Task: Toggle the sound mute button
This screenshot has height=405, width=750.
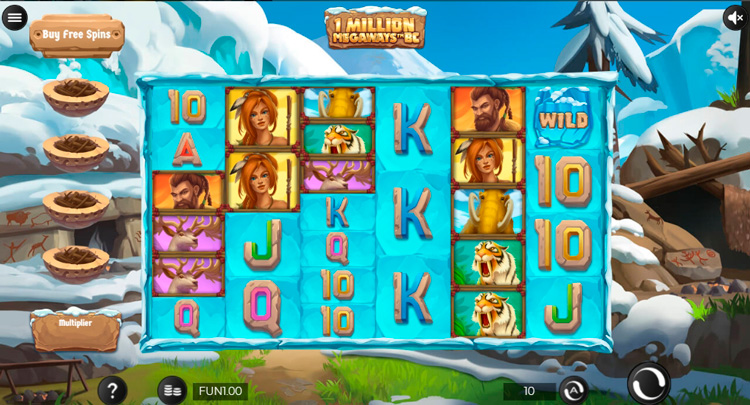Action: [736, 17]
